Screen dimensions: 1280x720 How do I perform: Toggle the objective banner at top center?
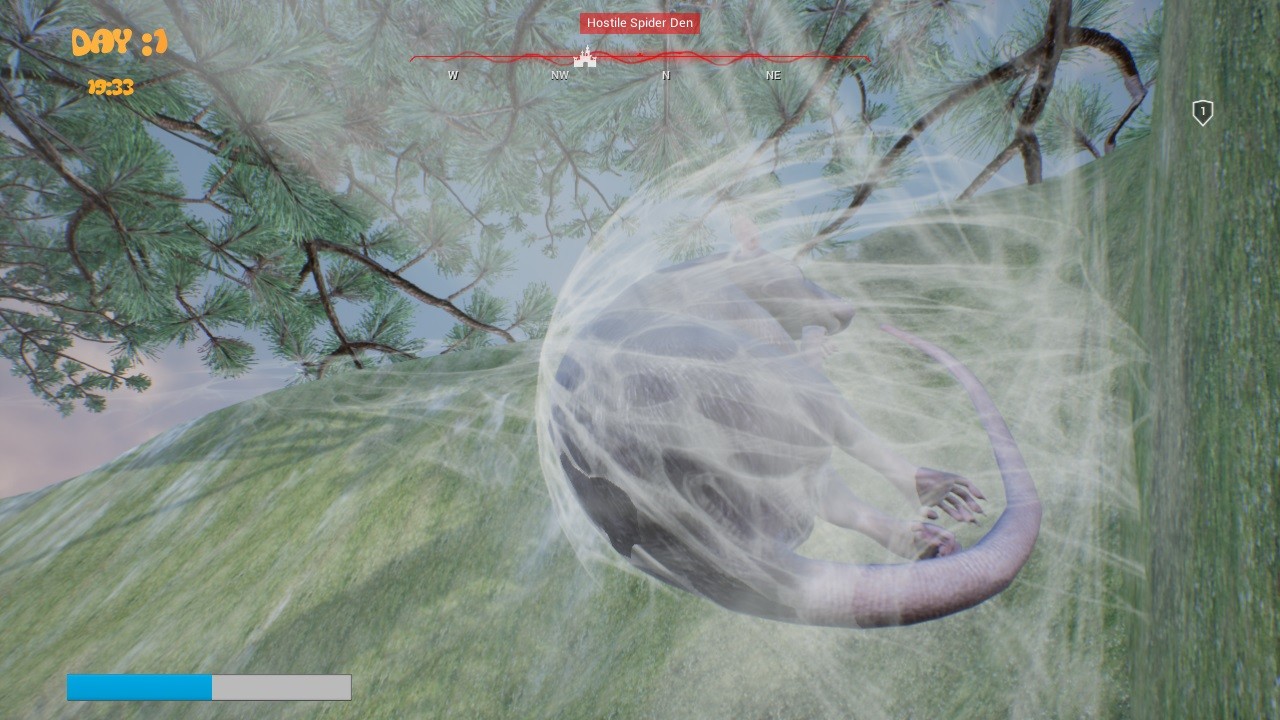tap(639, 23)
